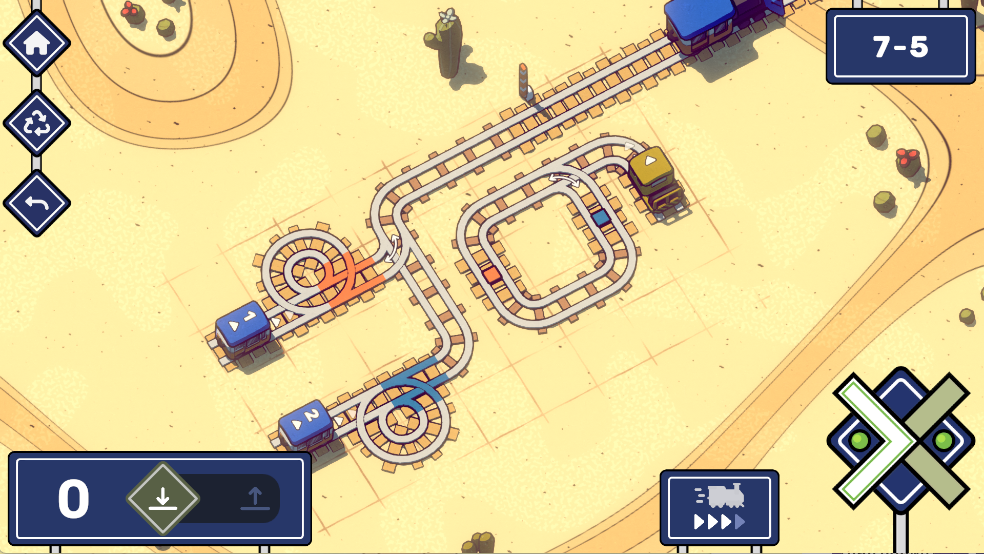Start the trains with the railroad crossing button

[x=900, y=440]
